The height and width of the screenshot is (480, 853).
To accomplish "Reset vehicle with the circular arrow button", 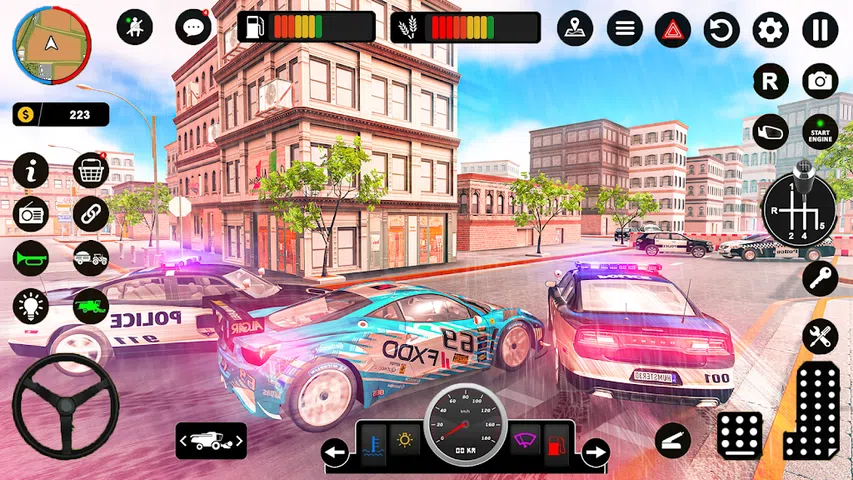I will click(x=721, y=30).
